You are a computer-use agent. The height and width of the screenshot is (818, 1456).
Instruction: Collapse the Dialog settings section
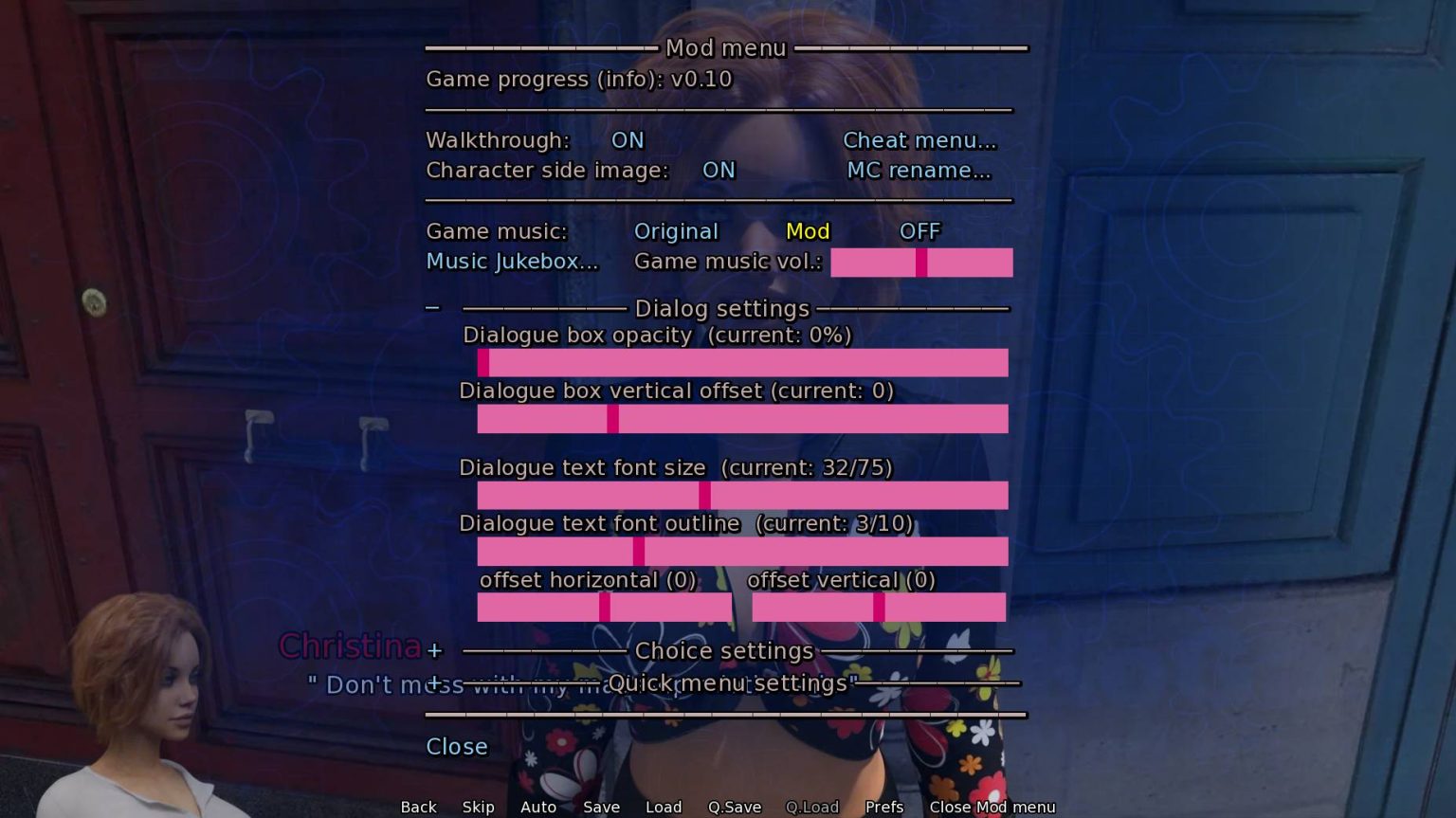tap(433, 307)
